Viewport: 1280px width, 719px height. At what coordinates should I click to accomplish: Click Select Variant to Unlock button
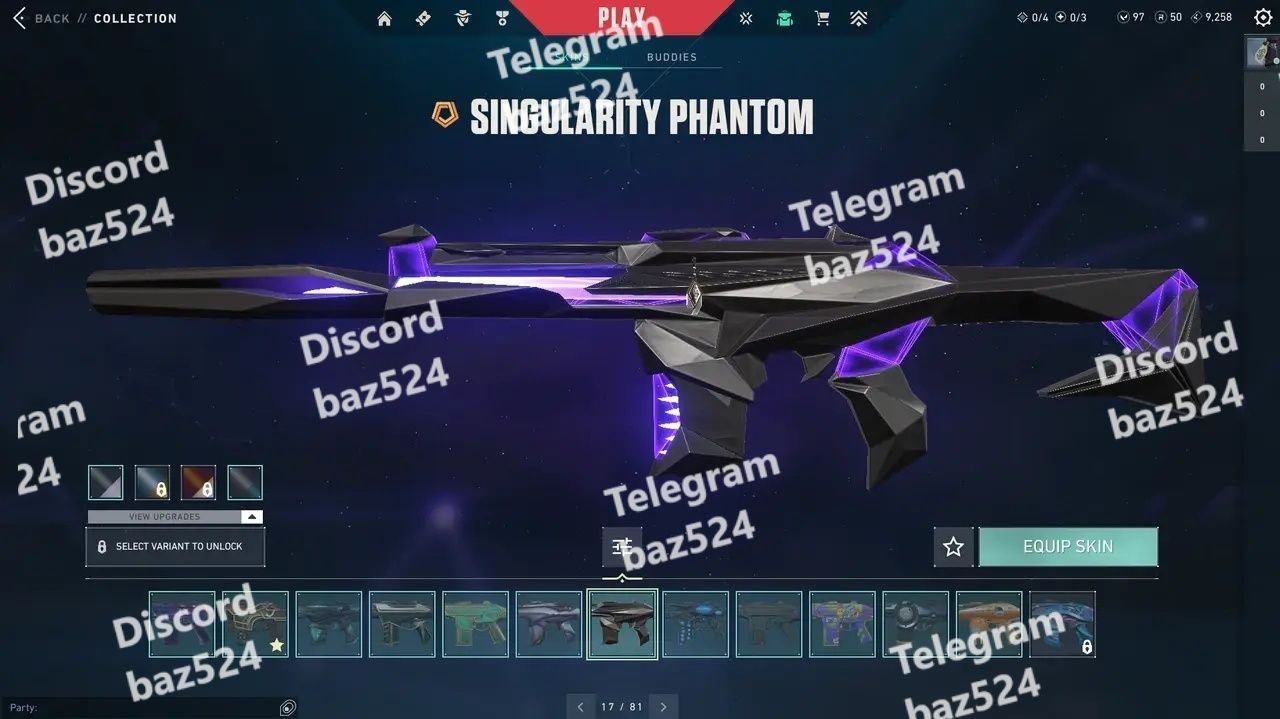175,547
